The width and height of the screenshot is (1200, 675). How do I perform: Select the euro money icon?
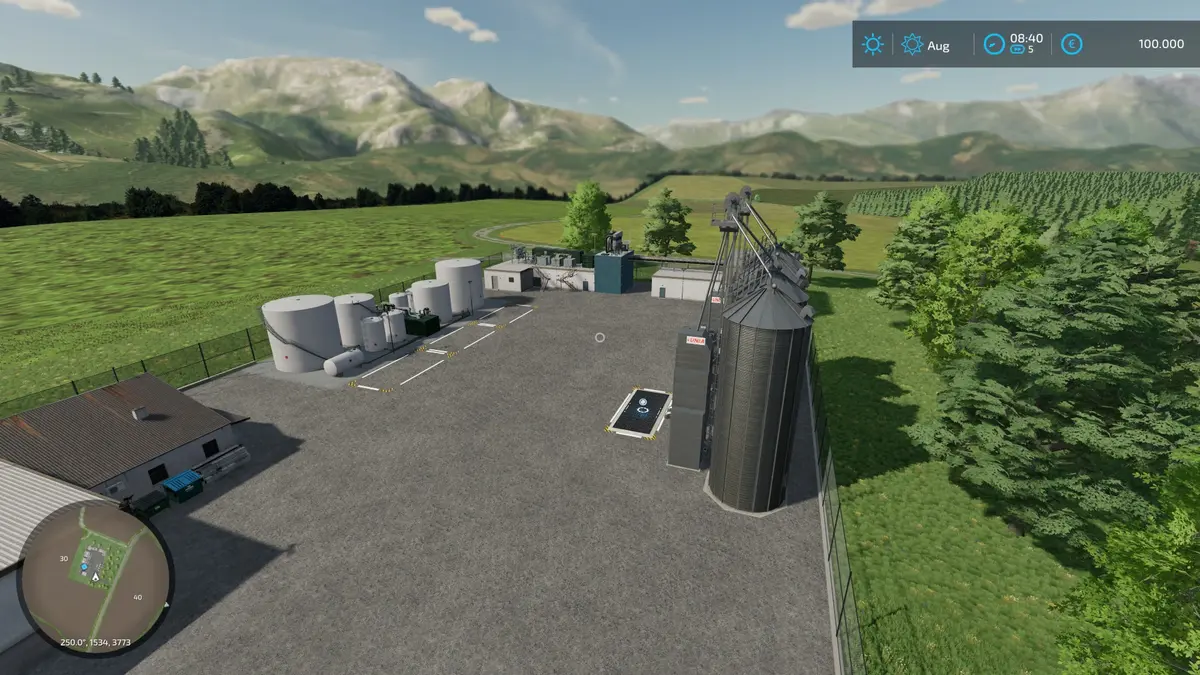1072,44
